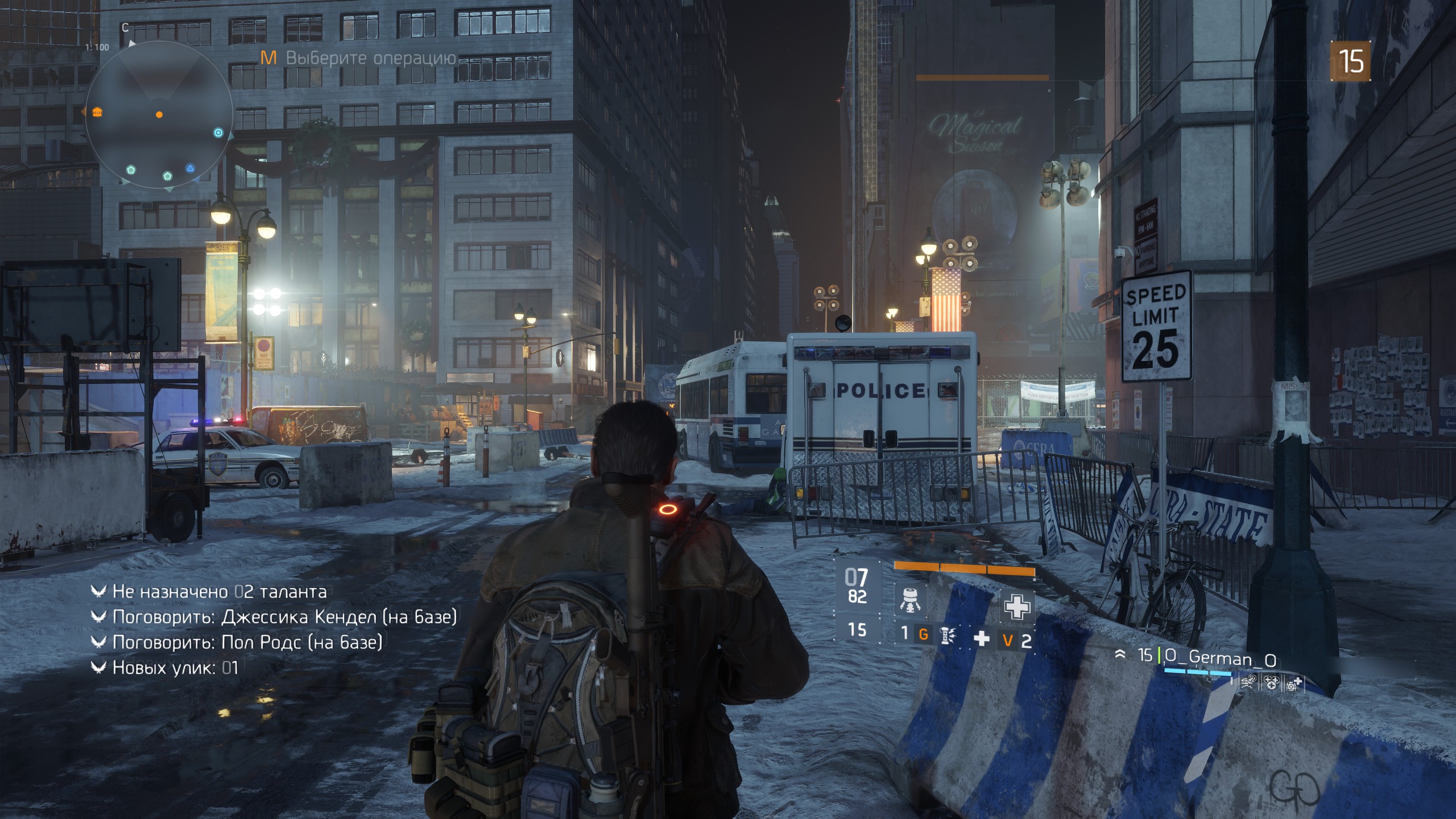Click the blue triangle marker on minimap
This screenshot has height=819, width=1456.
tap(191, 168)
